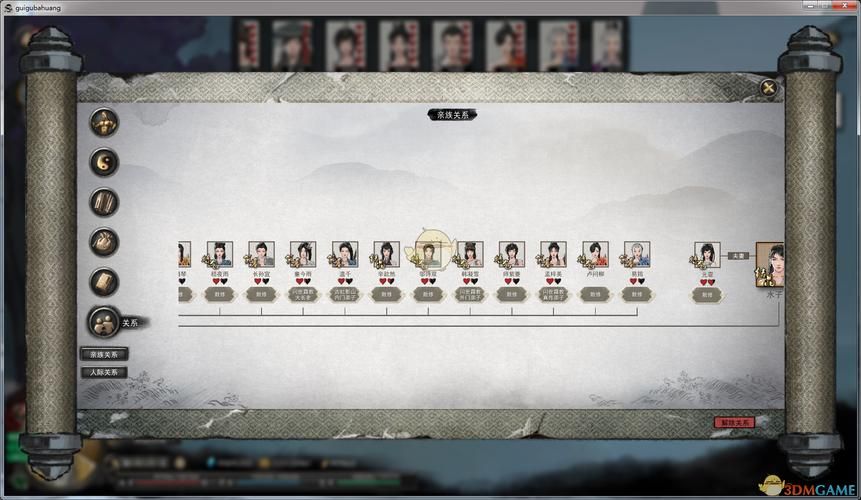
Task: Choose the portrait of 卢问柳
Action: (x=595, y=255)
